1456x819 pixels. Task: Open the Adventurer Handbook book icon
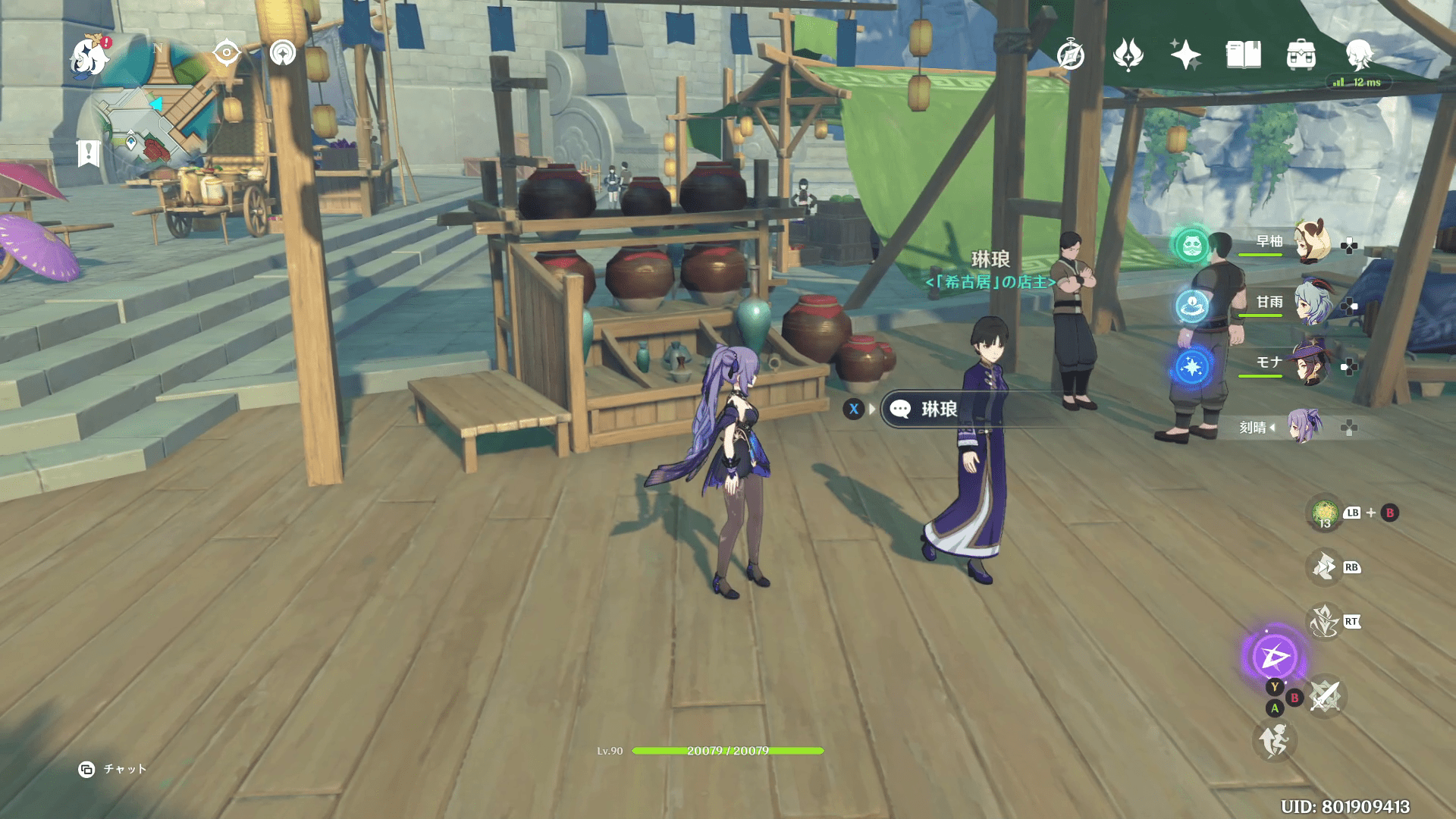coord(1243,55)
